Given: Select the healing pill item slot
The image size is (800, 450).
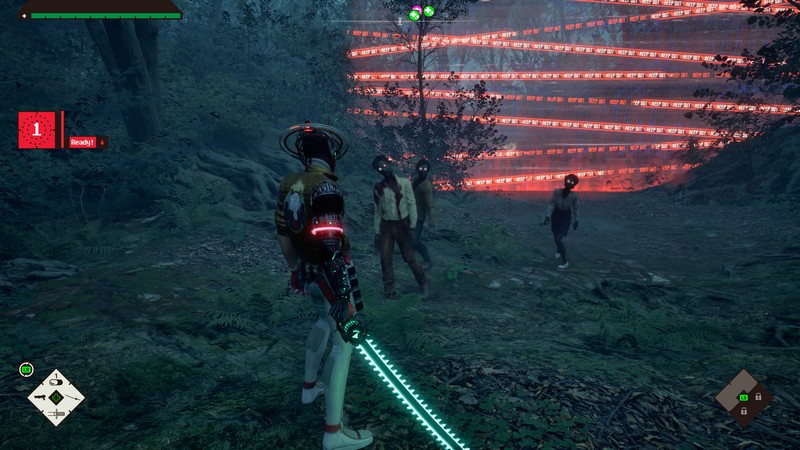Looking at the screenshot, I should point(56,380).
